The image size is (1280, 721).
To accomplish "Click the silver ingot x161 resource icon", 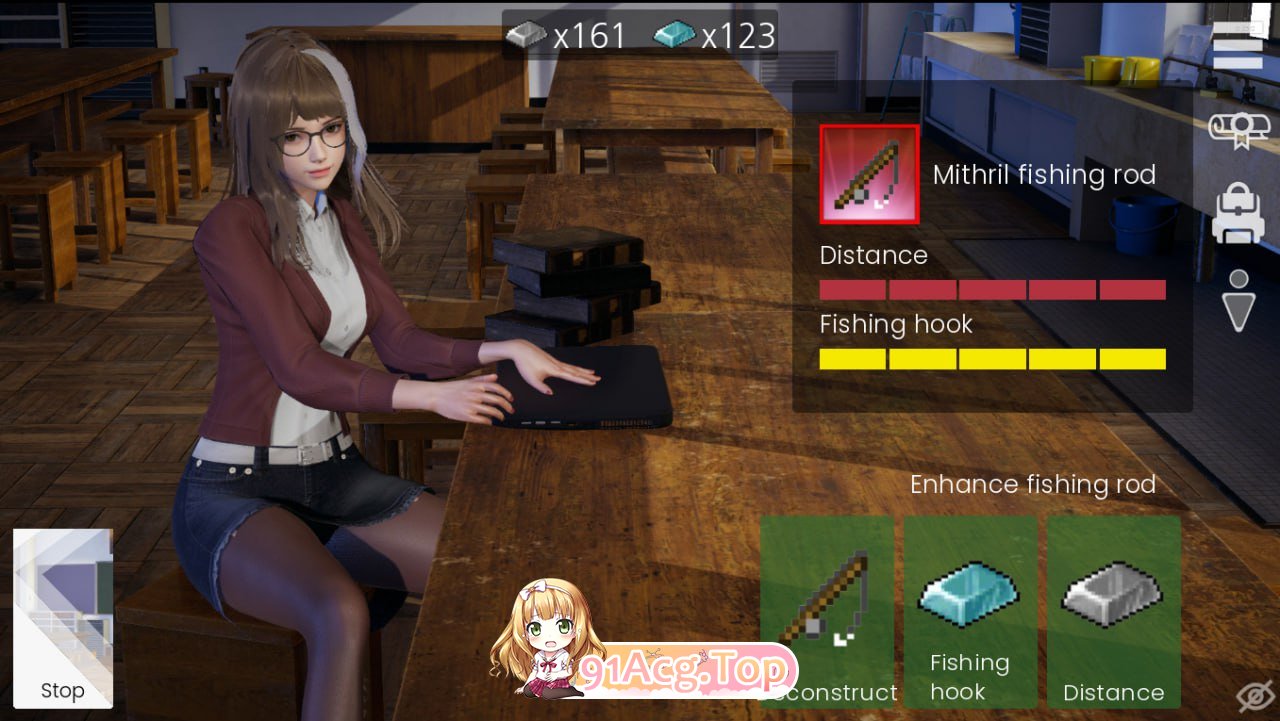I will click(x=528, y=32).
